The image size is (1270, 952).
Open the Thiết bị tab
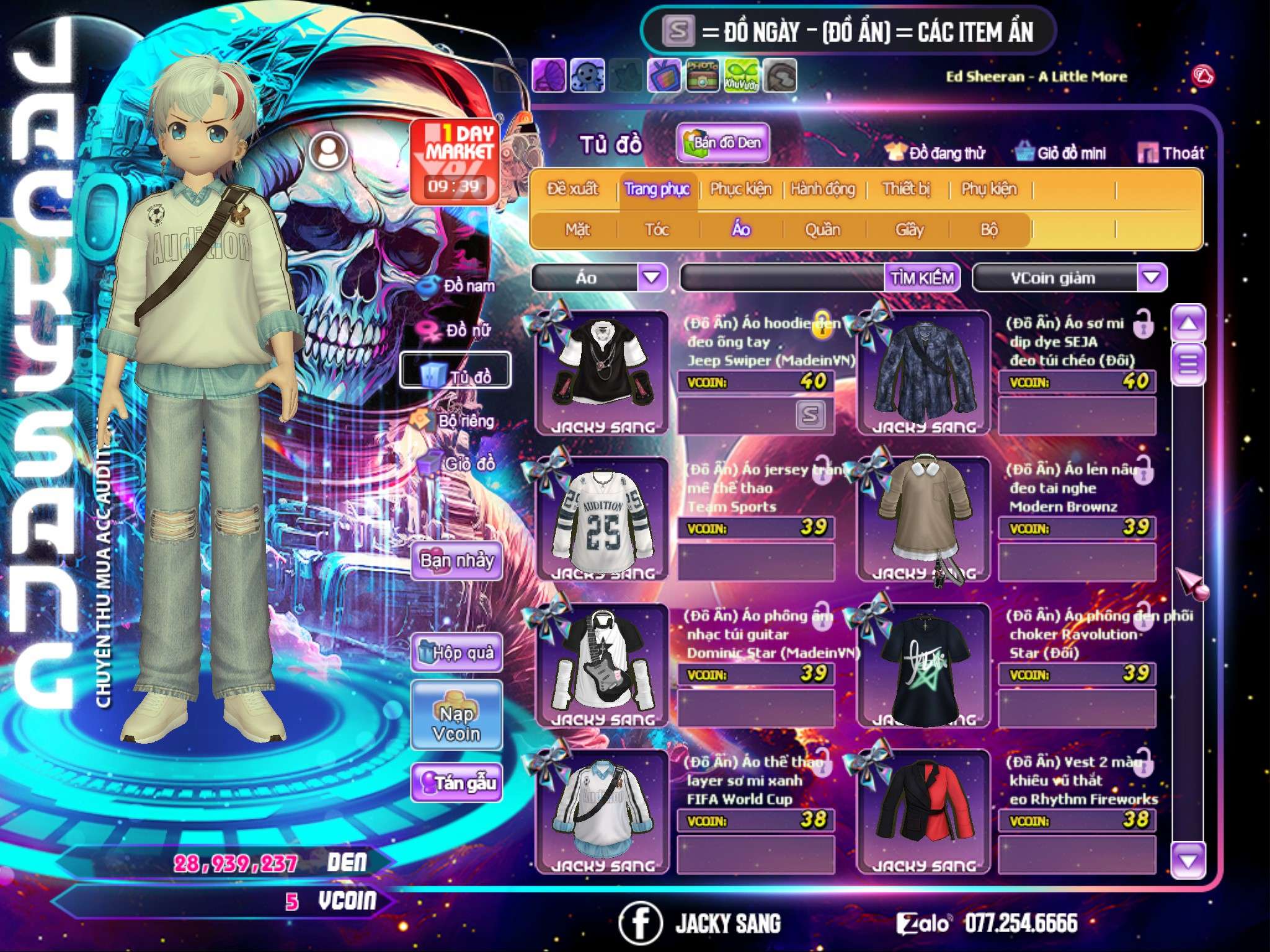[x=906, y=189]
